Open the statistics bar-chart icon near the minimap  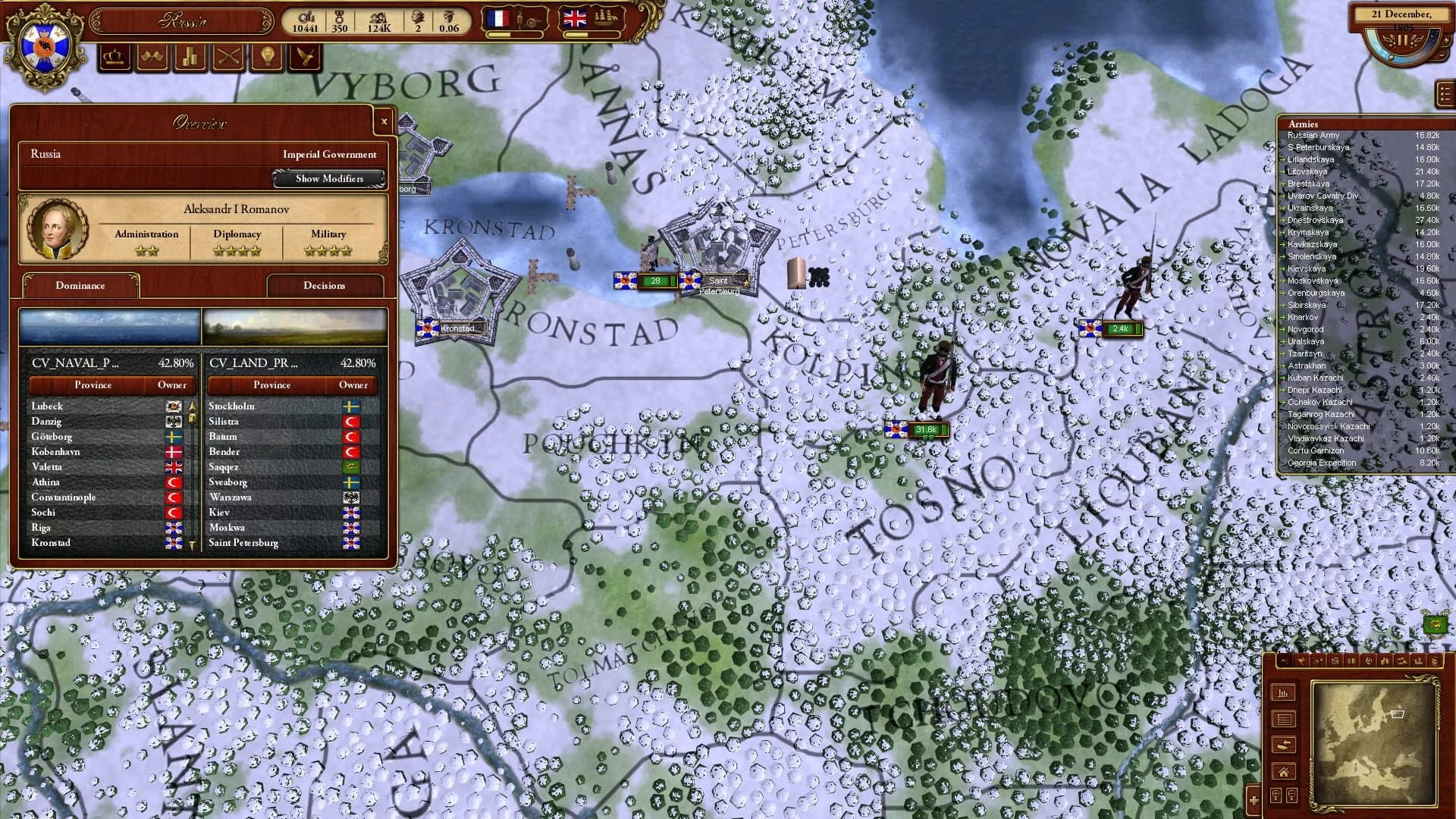point(1284,692)
